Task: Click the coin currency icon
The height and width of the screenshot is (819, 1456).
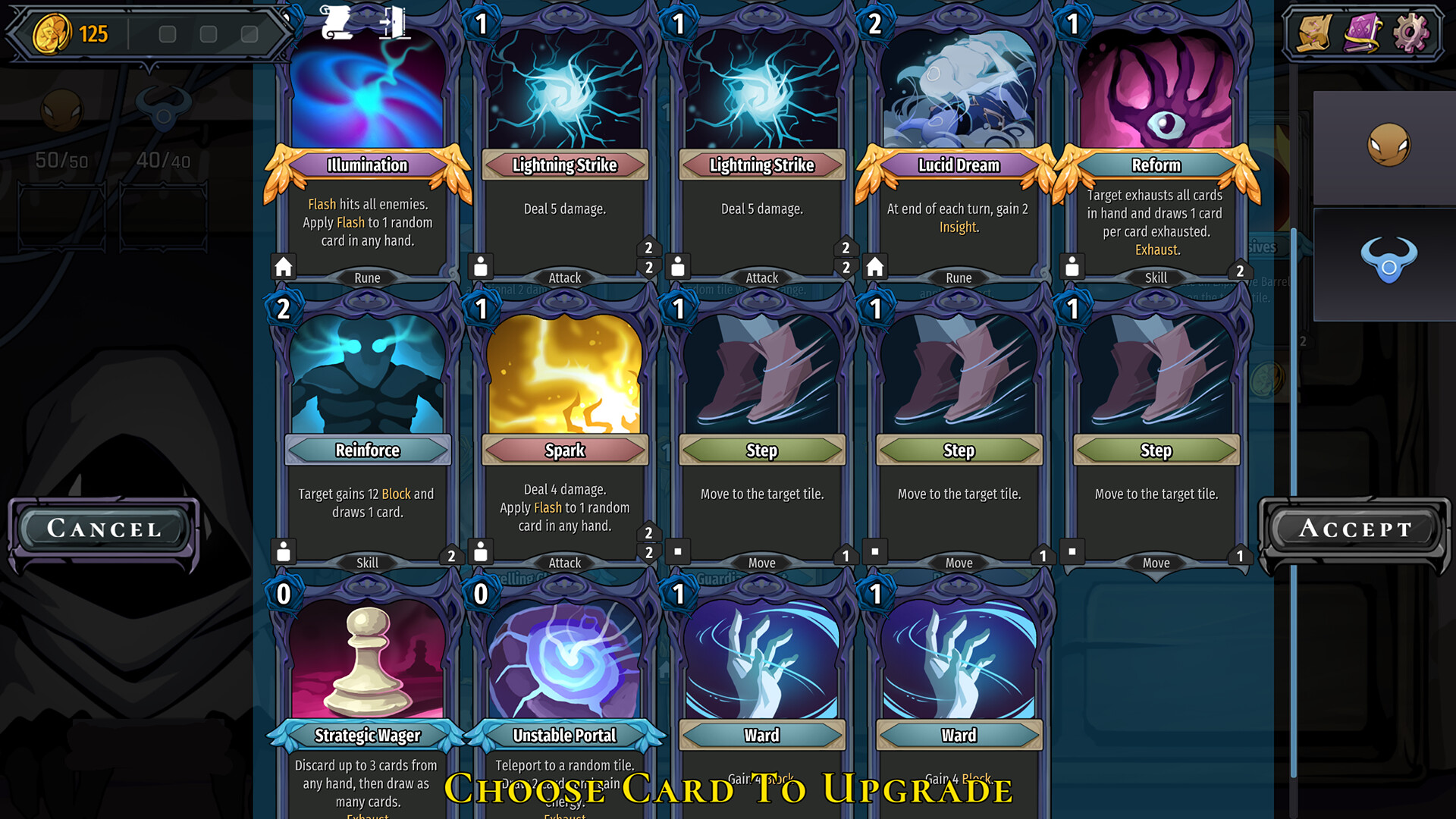Action: click(x=51, y=33)
